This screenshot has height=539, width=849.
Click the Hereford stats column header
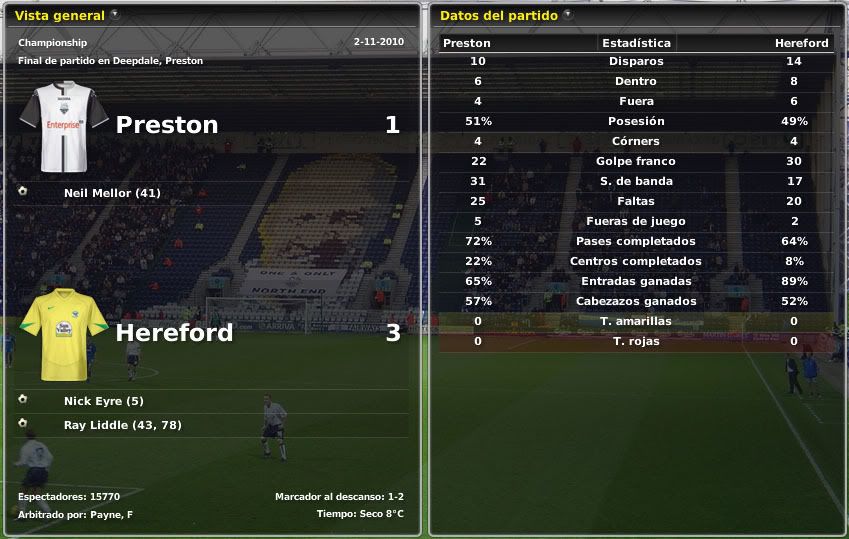pyautogui.click(x=801, y=43)
